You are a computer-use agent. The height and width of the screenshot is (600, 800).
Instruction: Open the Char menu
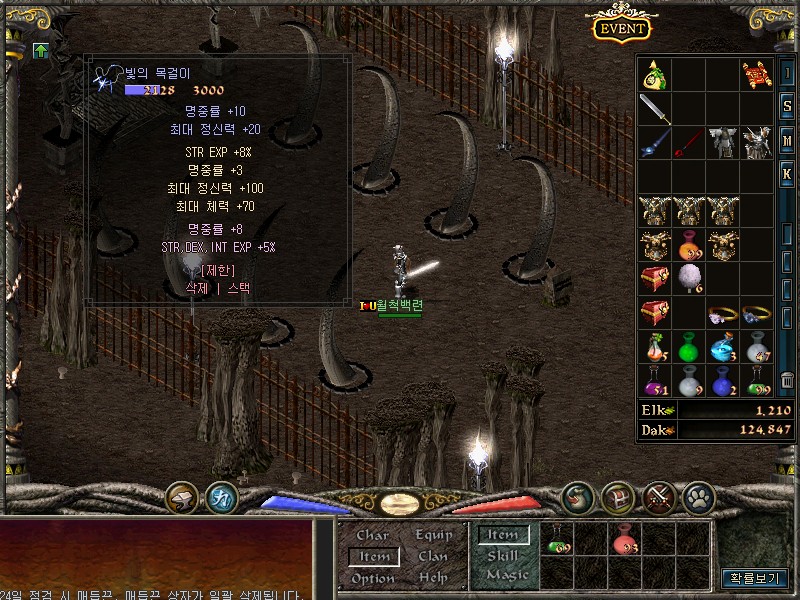(x=373, y=535)
